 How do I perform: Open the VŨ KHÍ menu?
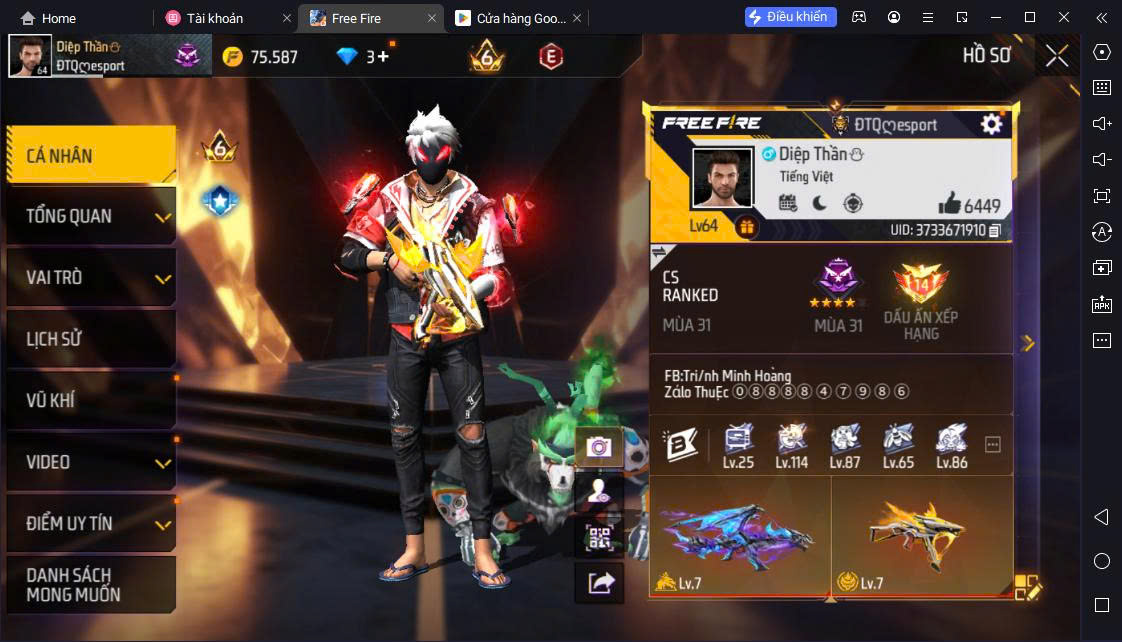tap(90, 401)
